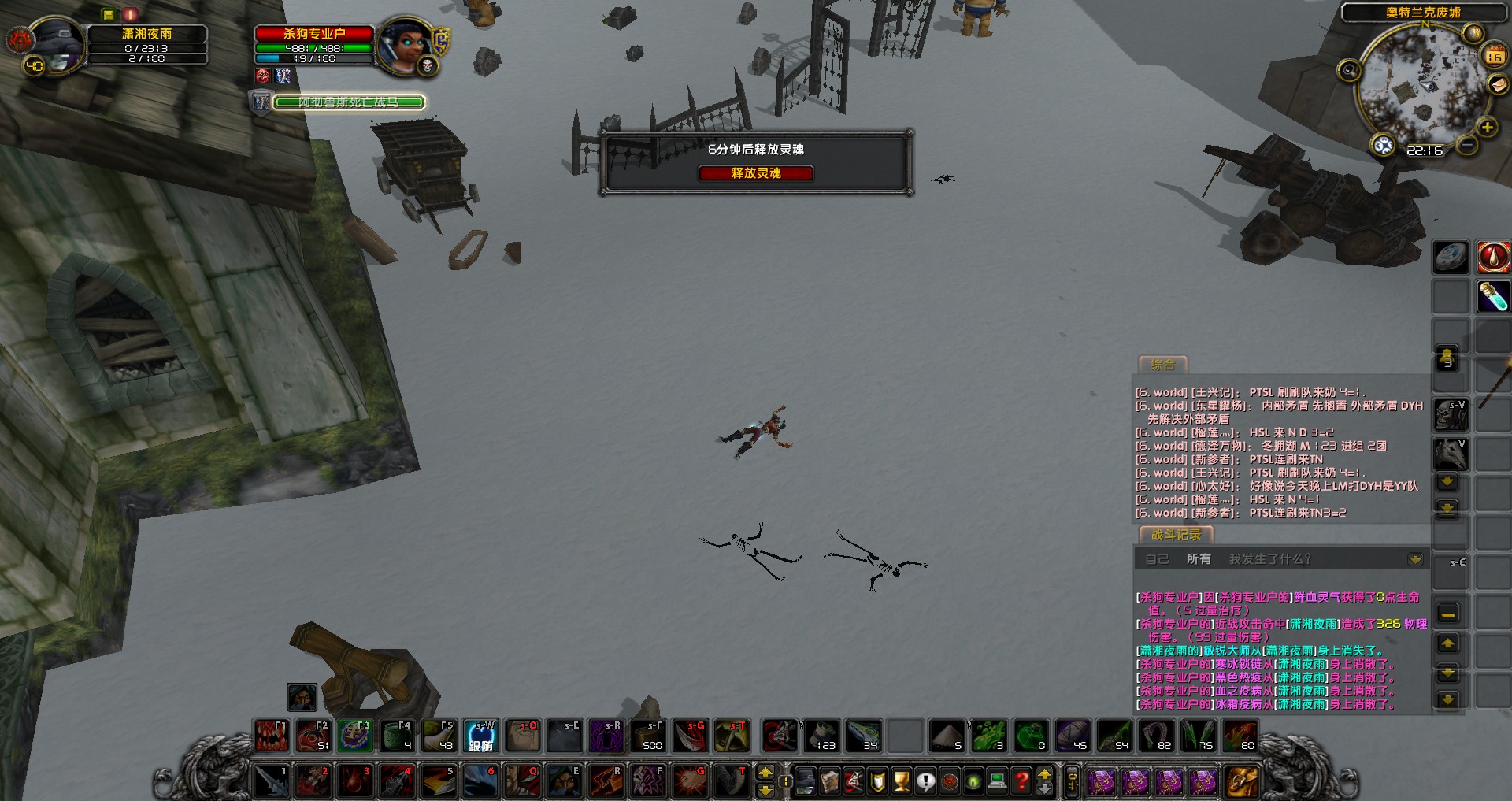Viewport: 1512px width, 801px height.
Task: Zoom out the minimap with the minus button
Action: tap(1466, 146)
